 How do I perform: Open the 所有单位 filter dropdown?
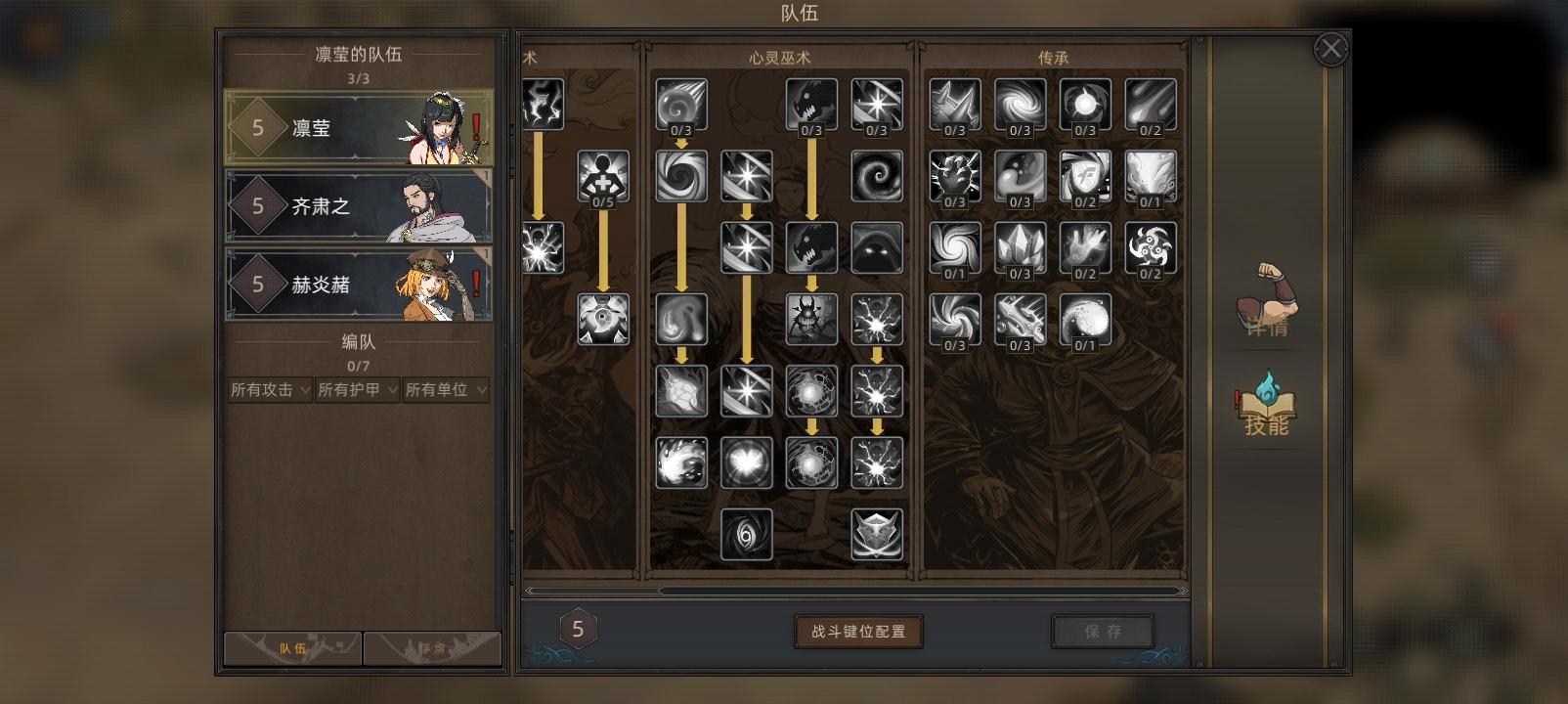(446, 389)
